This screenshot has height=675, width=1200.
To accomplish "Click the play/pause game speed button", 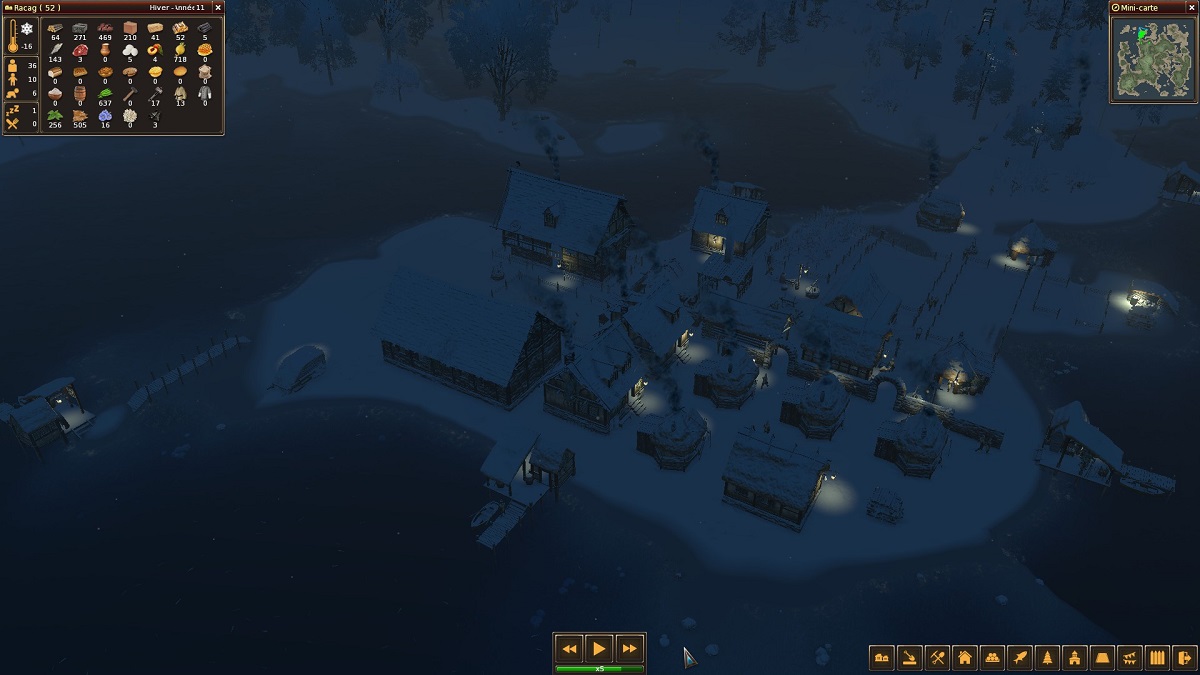I will (598, 648).
